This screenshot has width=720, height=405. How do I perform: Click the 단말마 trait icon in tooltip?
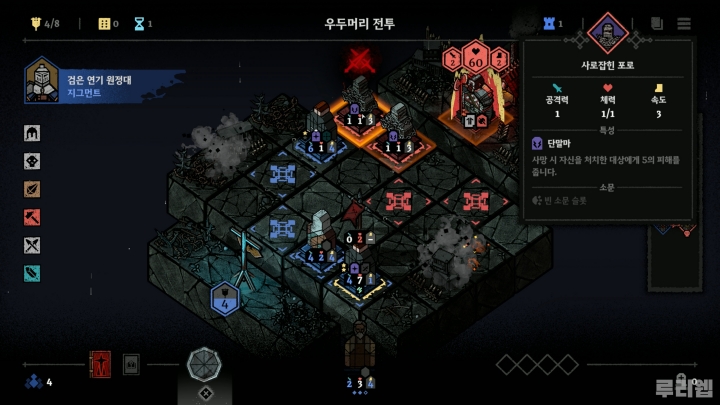[538, 144]
